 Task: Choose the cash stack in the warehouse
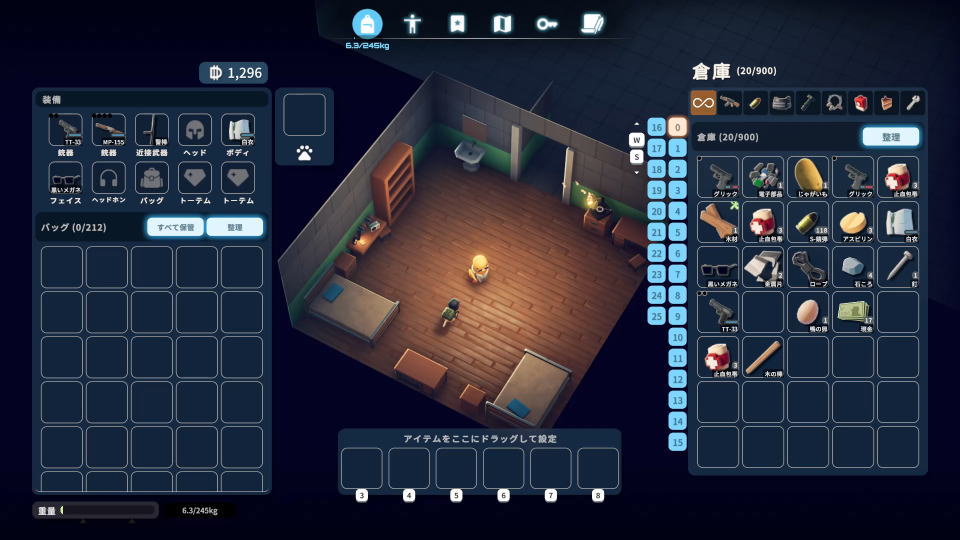click(x=853, y=312)
